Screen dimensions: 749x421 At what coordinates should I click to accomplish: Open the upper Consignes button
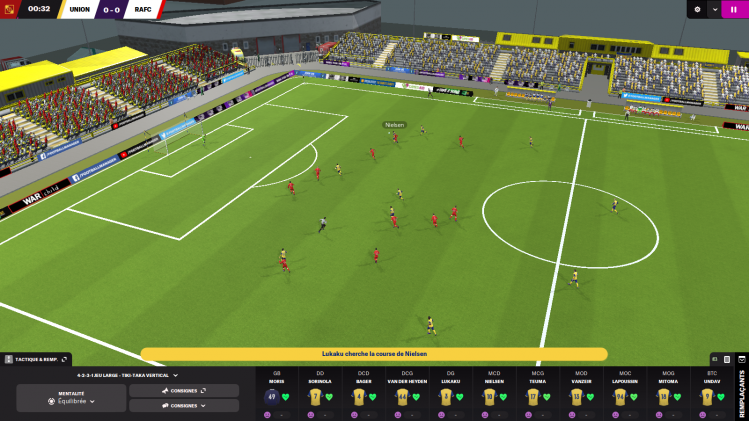pos(184,390)
